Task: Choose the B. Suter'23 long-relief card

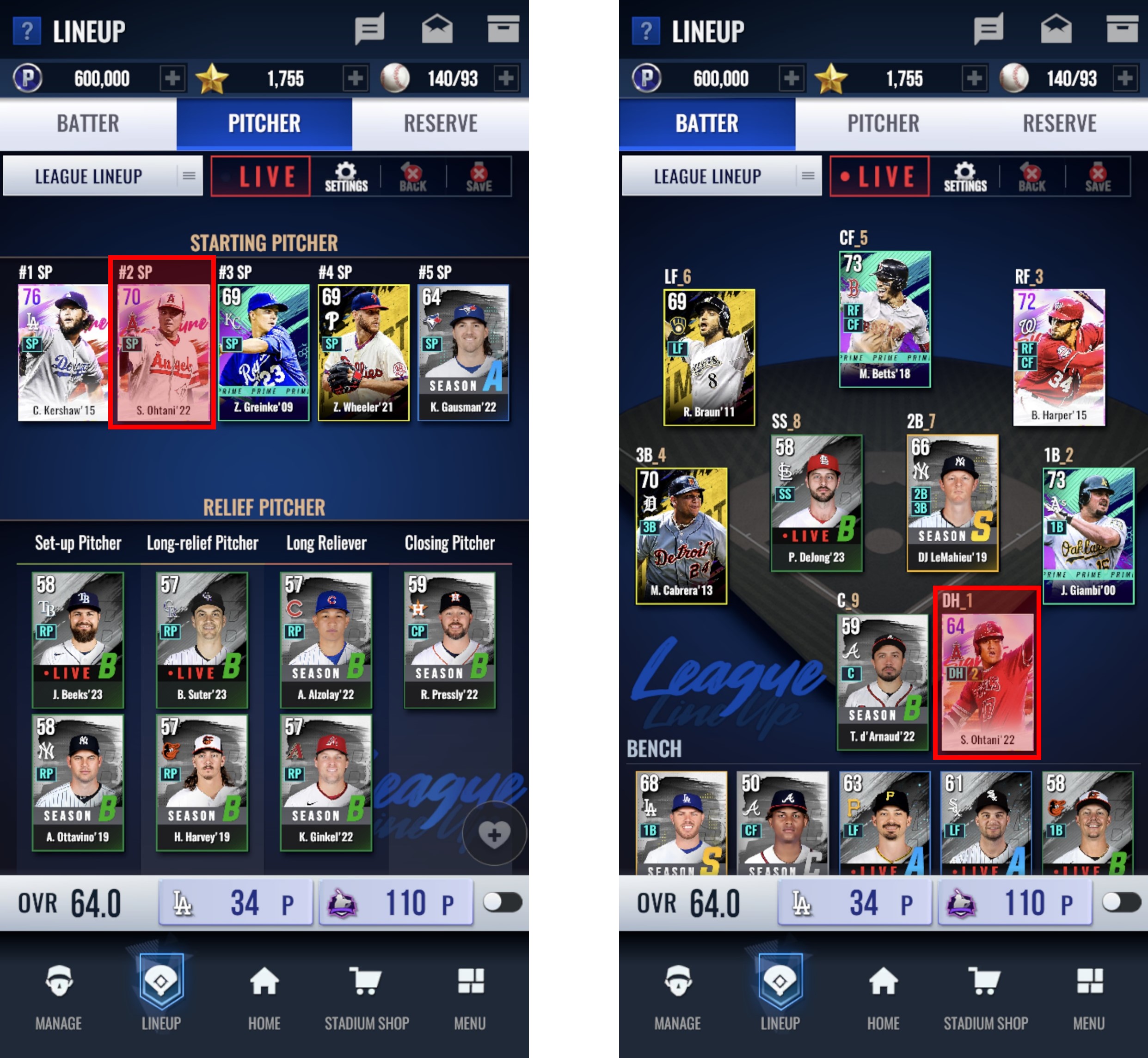Action: coord(202,640)
